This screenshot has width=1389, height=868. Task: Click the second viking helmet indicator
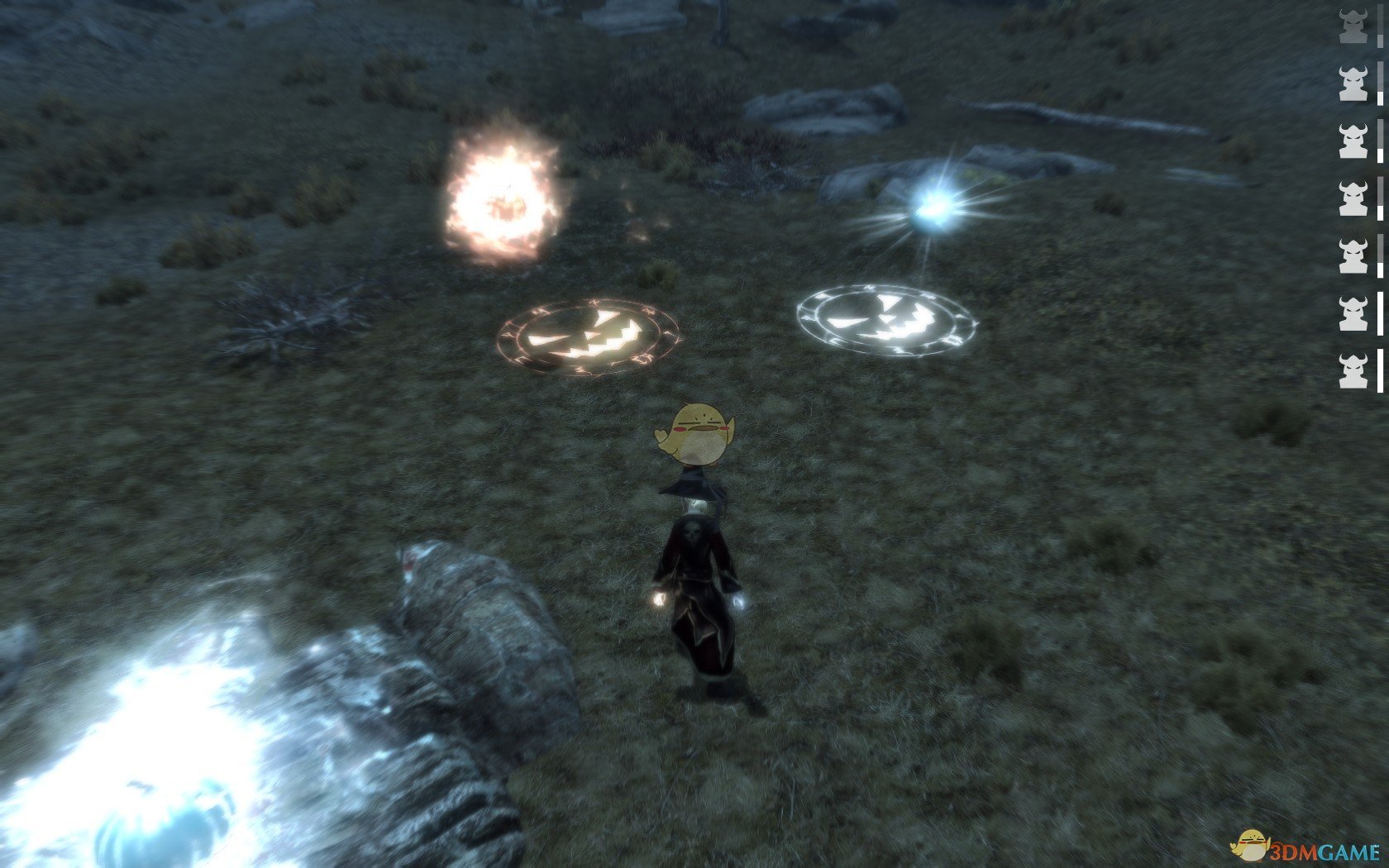click(1352, 84)
